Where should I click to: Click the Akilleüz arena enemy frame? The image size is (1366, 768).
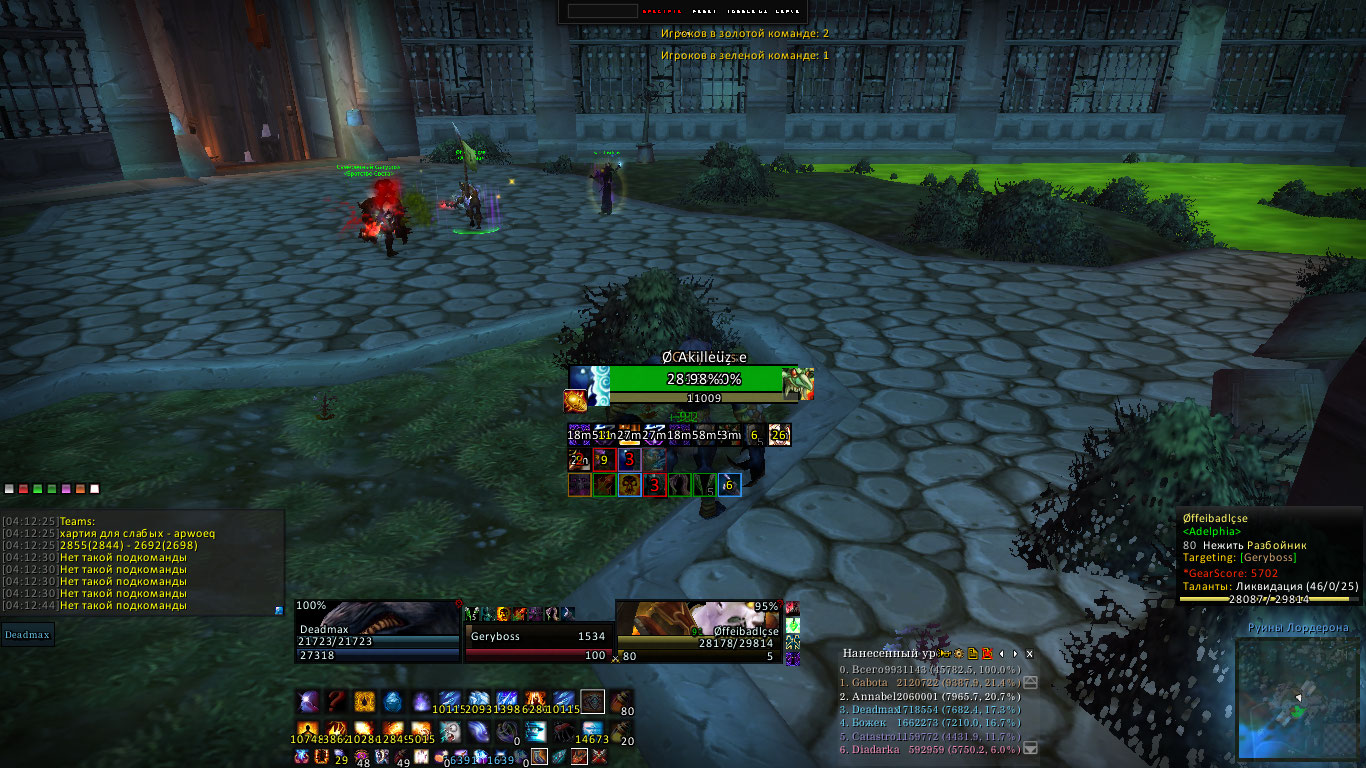691,380
